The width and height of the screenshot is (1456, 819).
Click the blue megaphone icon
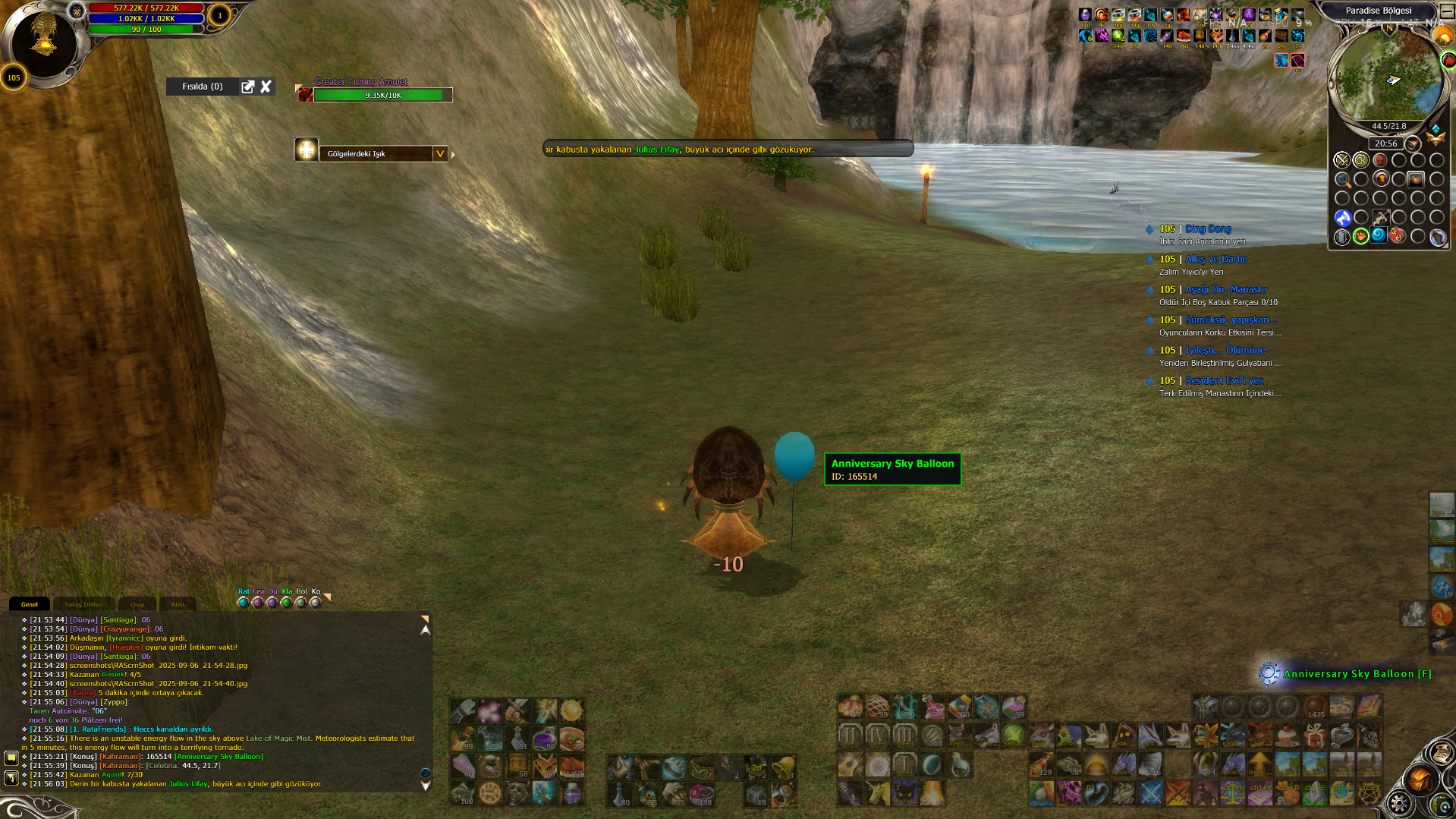1343,219
